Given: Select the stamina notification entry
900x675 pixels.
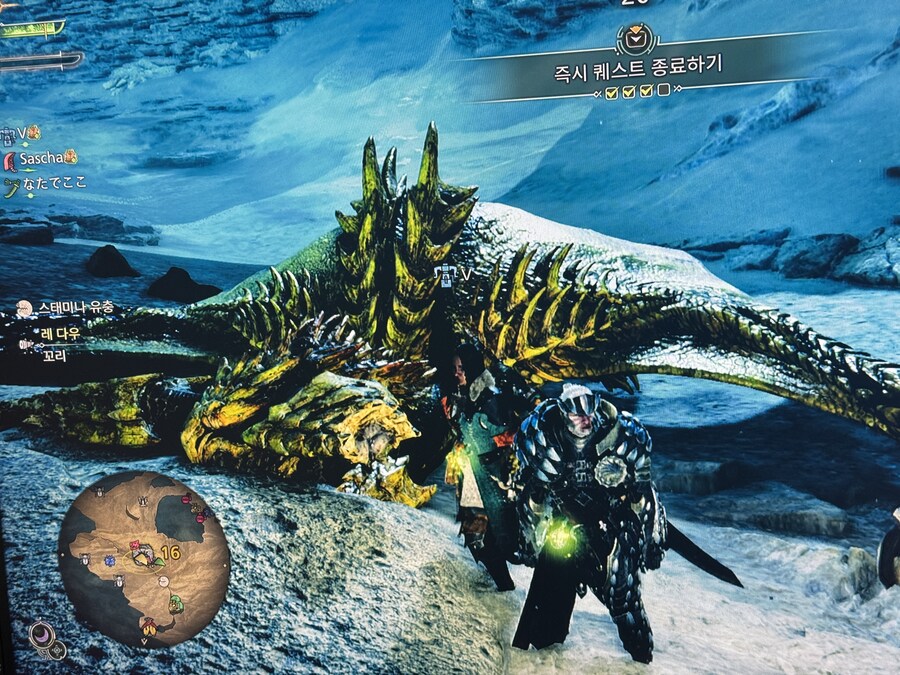Looking at the screenshot, I should click(x=70, y=308).
